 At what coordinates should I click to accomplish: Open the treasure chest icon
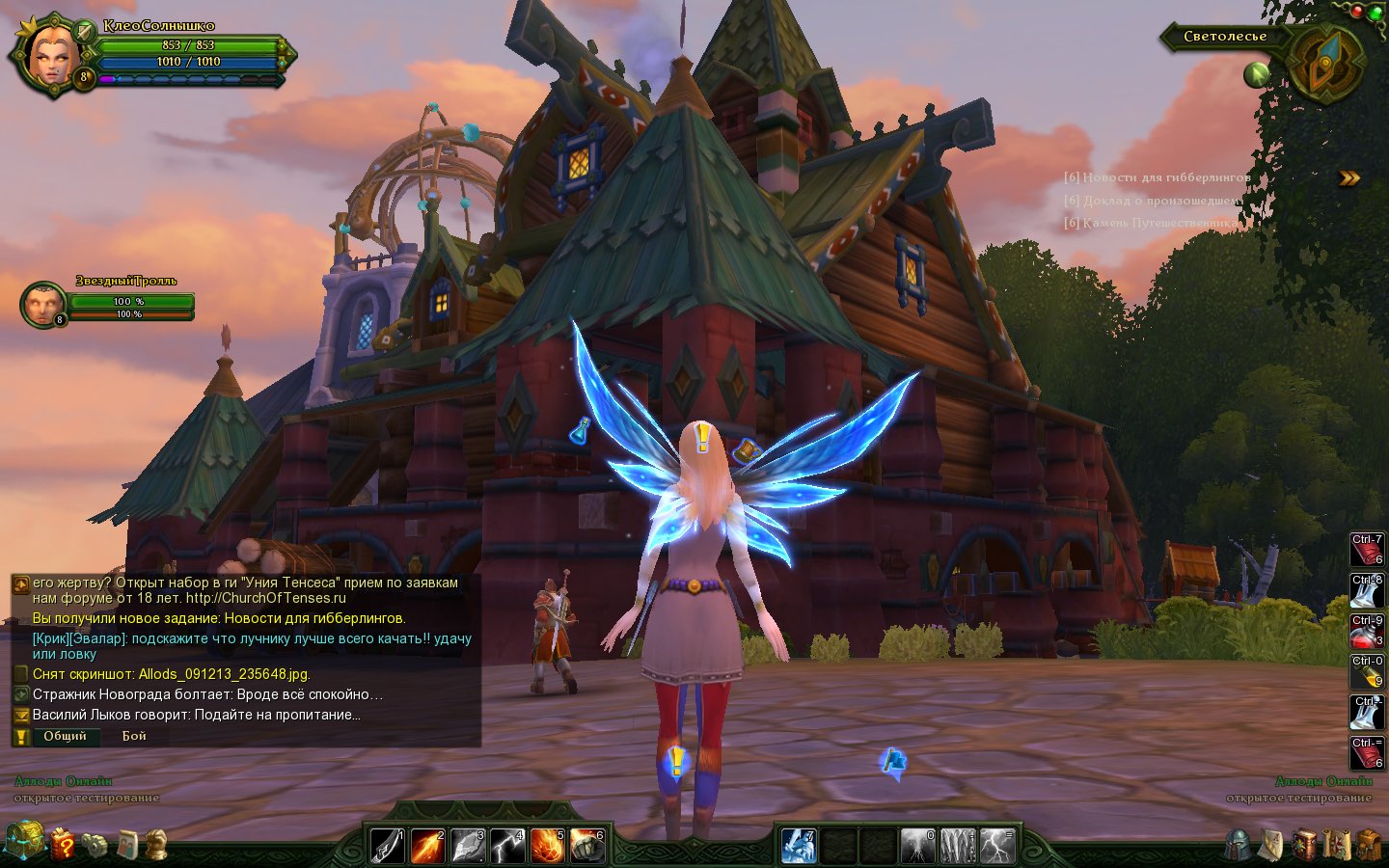24,841
